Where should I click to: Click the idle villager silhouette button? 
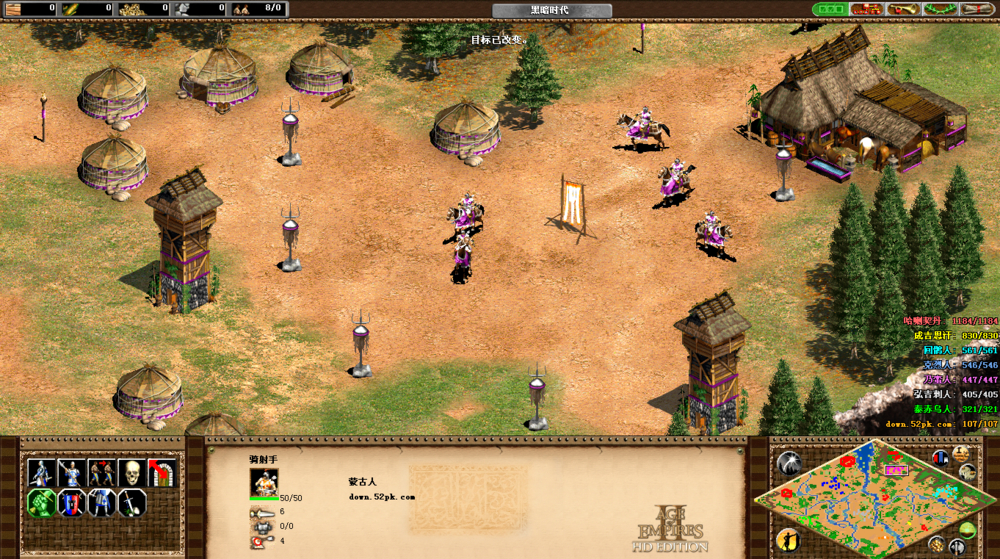tap(789, 540)
